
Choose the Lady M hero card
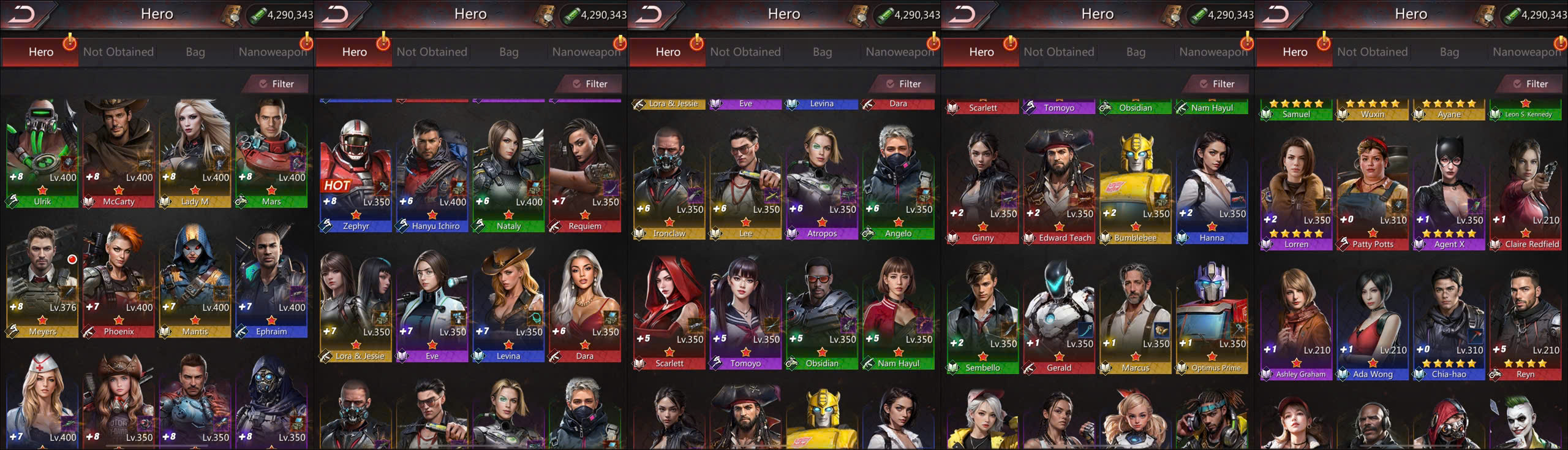coord(195,153)
